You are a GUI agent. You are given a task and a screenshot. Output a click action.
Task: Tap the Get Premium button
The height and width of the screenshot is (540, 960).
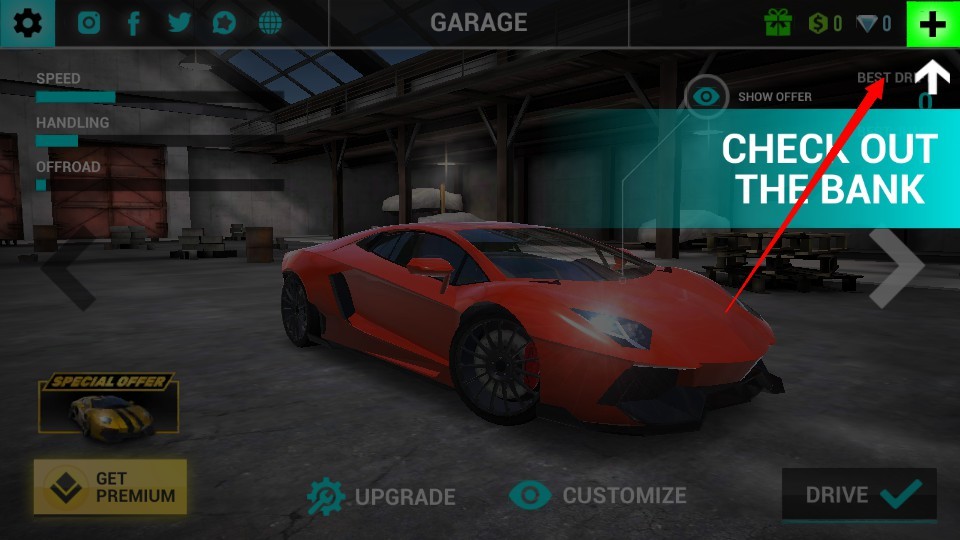(110, 487)
